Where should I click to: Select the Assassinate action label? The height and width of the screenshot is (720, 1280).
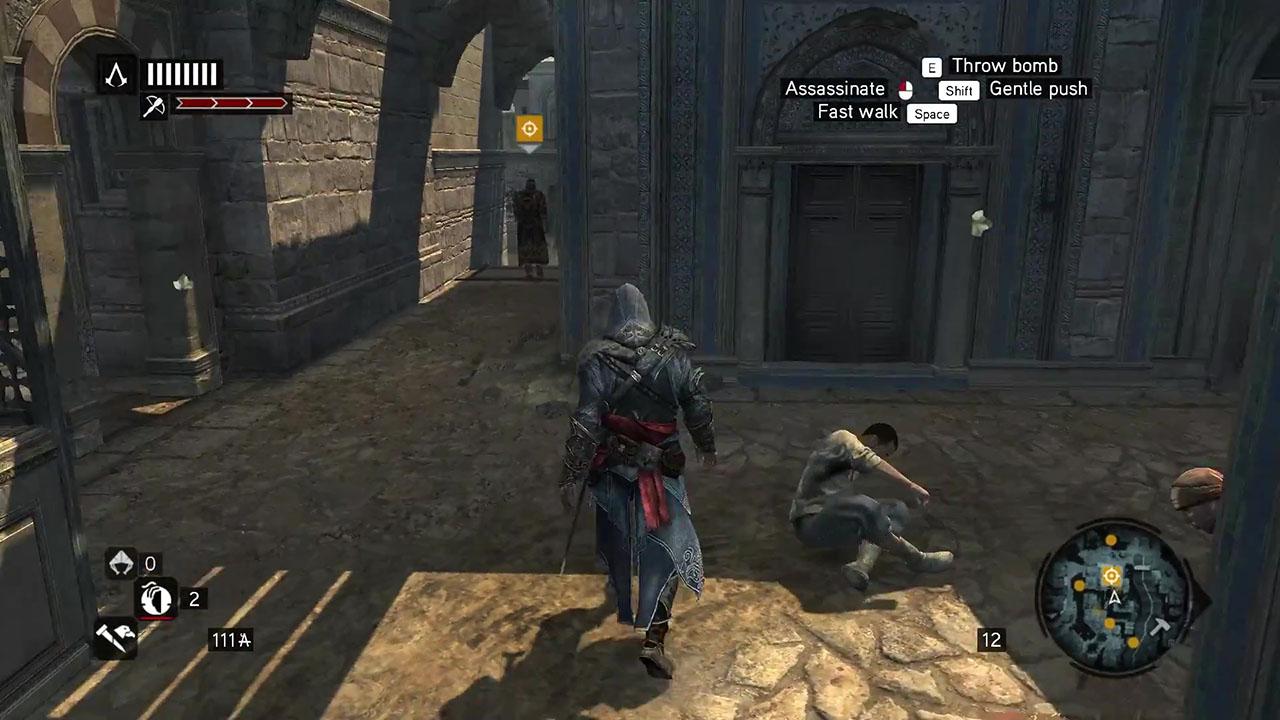coord(835,89)
